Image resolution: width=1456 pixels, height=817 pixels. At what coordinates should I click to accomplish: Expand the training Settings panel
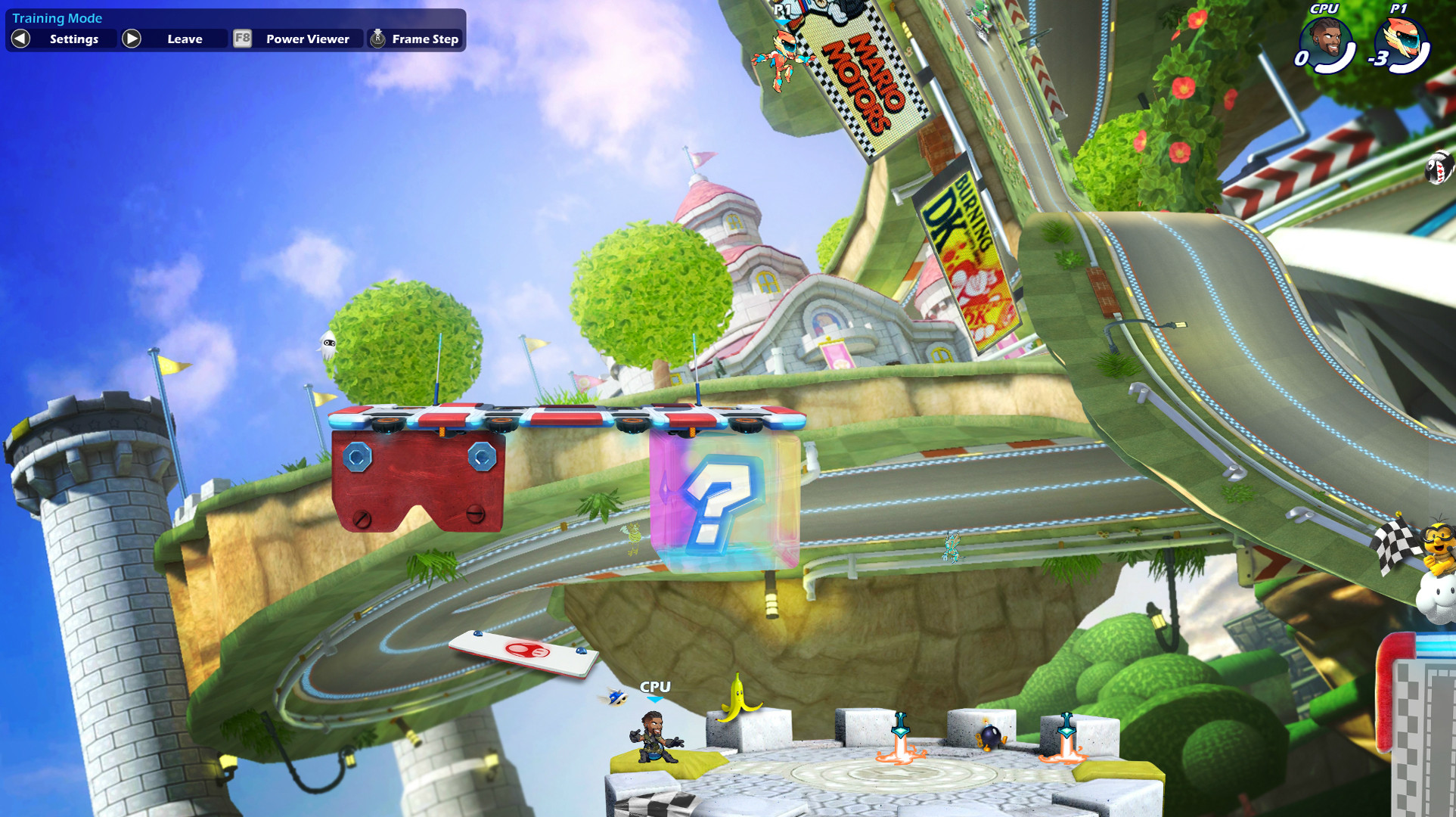point(73,39)
